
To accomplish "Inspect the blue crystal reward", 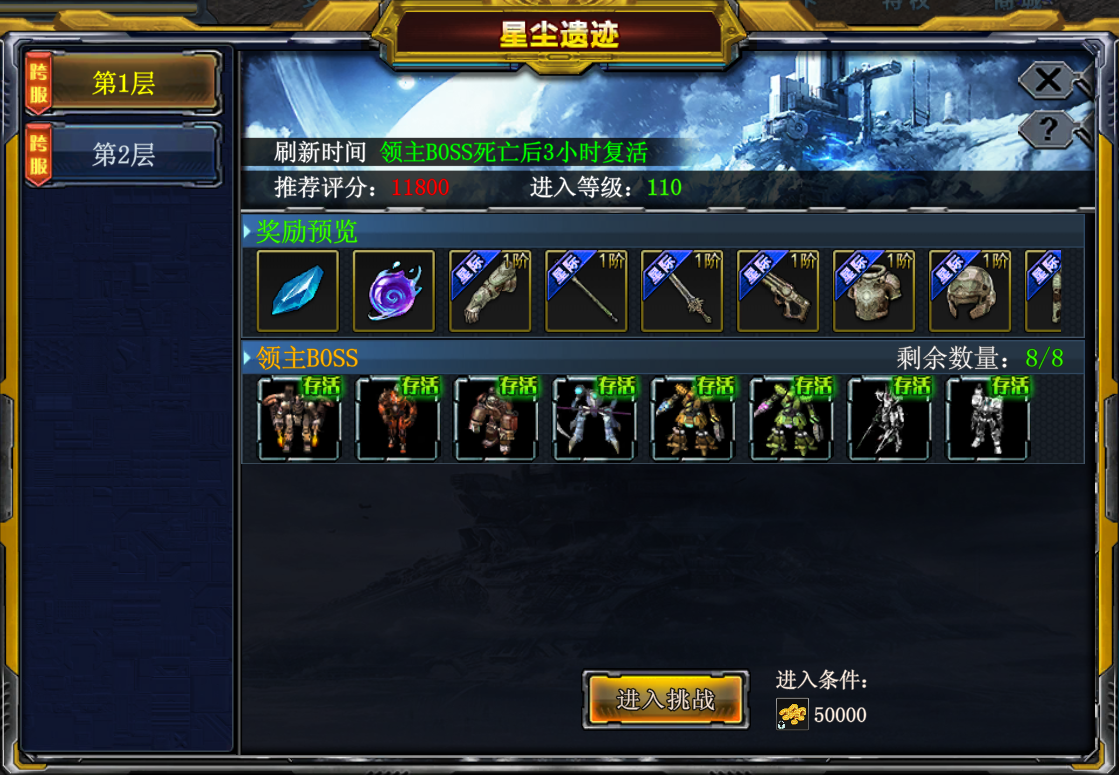I will (x=298, y=291).
